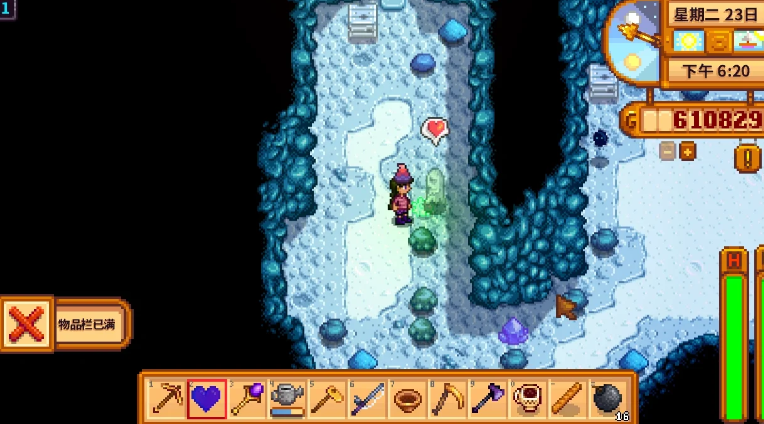Pick the golden hoe tool slot
764x424 pixels.
point(326,399)
